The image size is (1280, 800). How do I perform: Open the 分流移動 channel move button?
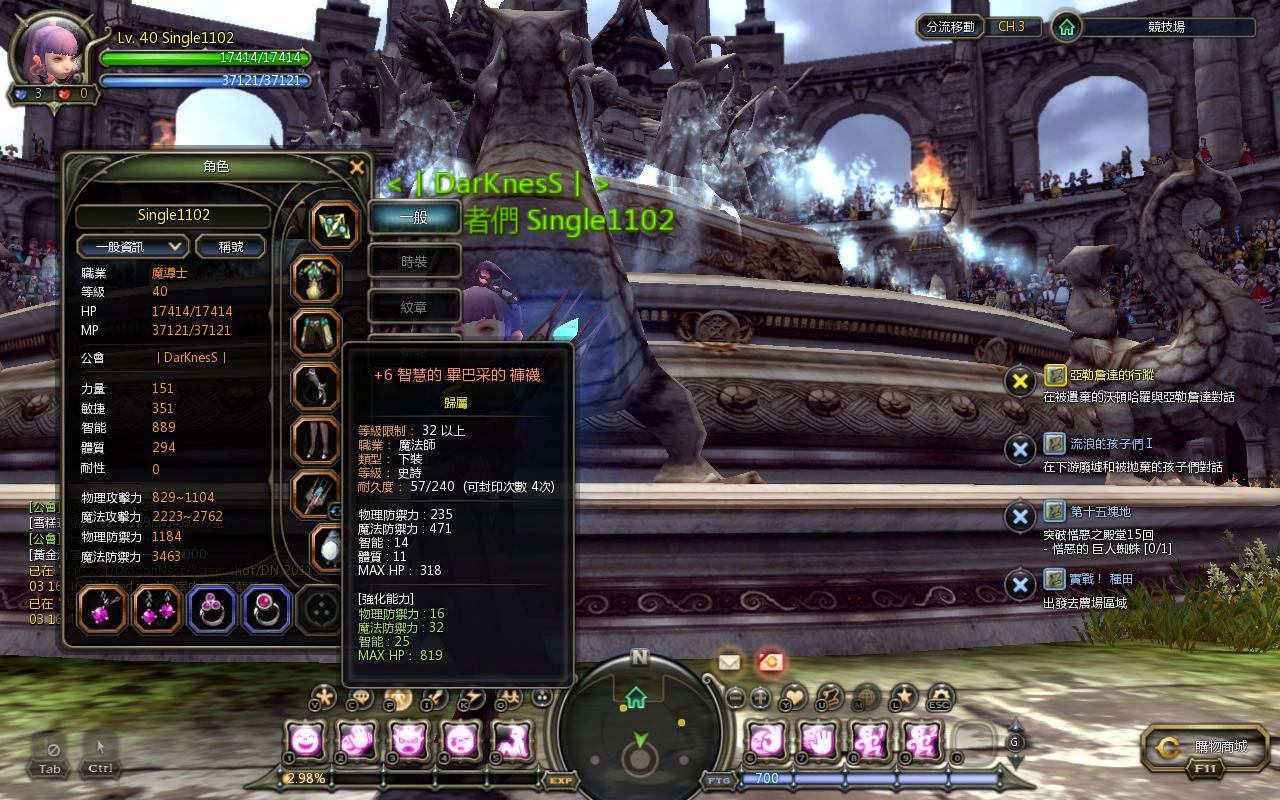pos(950,27)
